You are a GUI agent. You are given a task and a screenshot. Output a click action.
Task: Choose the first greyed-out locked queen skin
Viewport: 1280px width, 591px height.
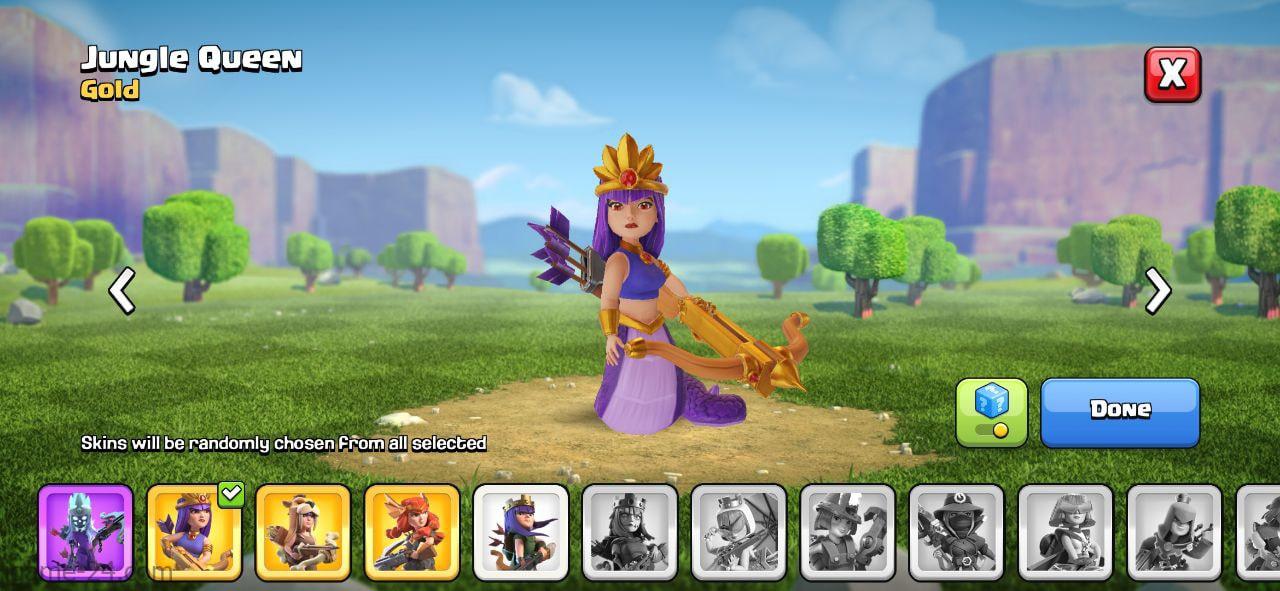tap(630, 532)
